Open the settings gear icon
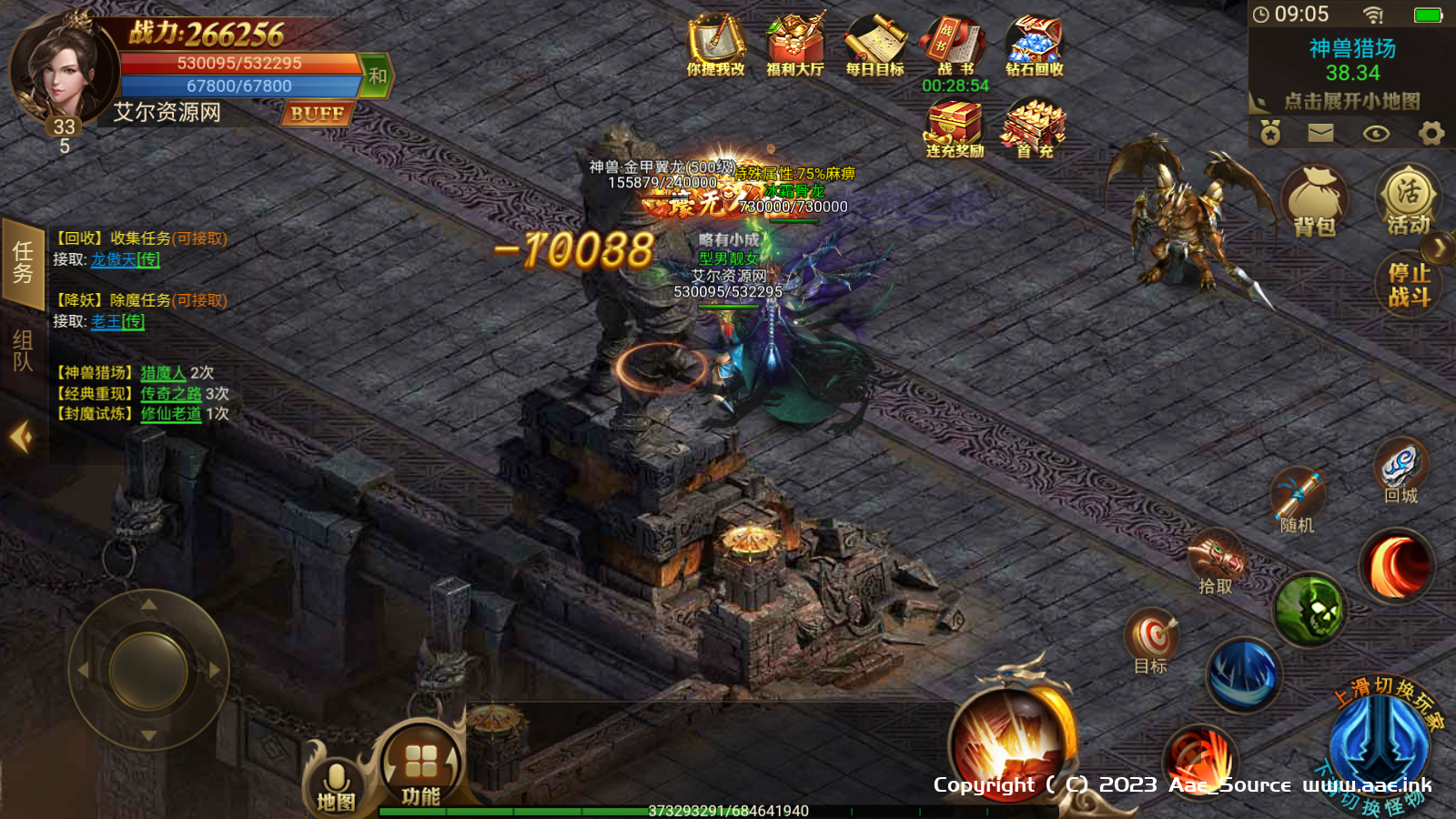 tap(1431, 134)
